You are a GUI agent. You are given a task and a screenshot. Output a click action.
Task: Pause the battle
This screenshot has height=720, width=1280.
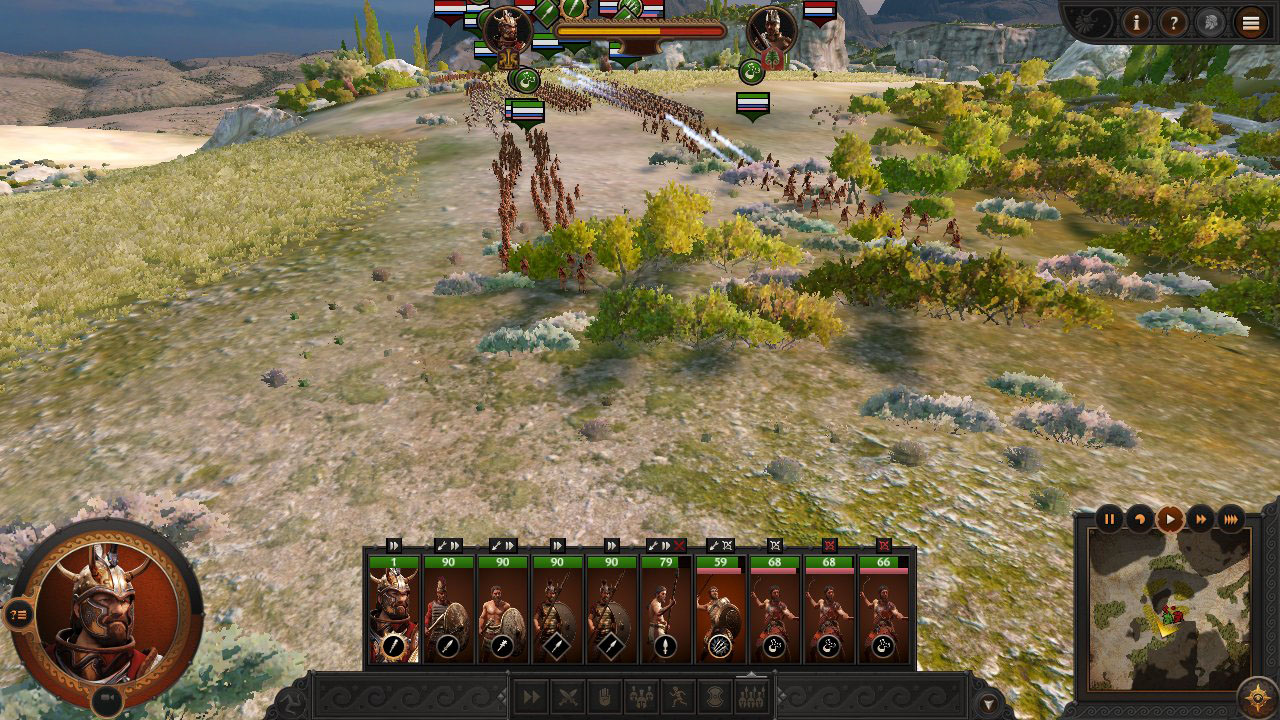tap(1110, 518)
